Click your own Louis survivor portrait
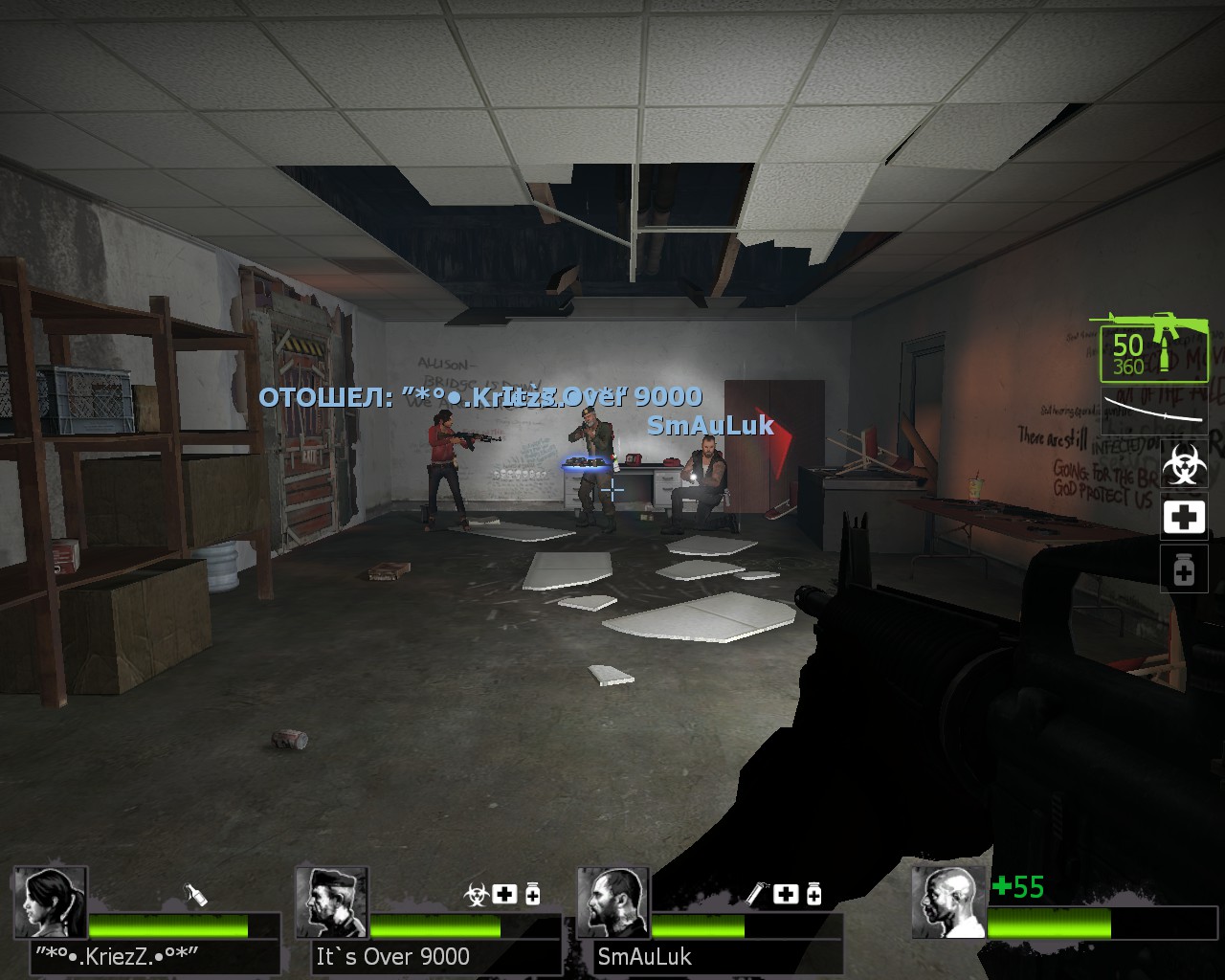Screen dimensions: 1225x980 948,902
